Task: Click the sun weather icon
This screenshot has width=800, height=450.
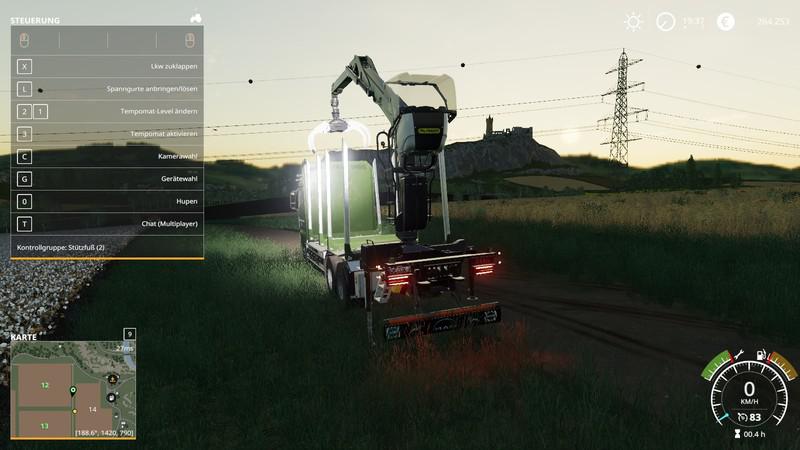Action: coord(633,21)
